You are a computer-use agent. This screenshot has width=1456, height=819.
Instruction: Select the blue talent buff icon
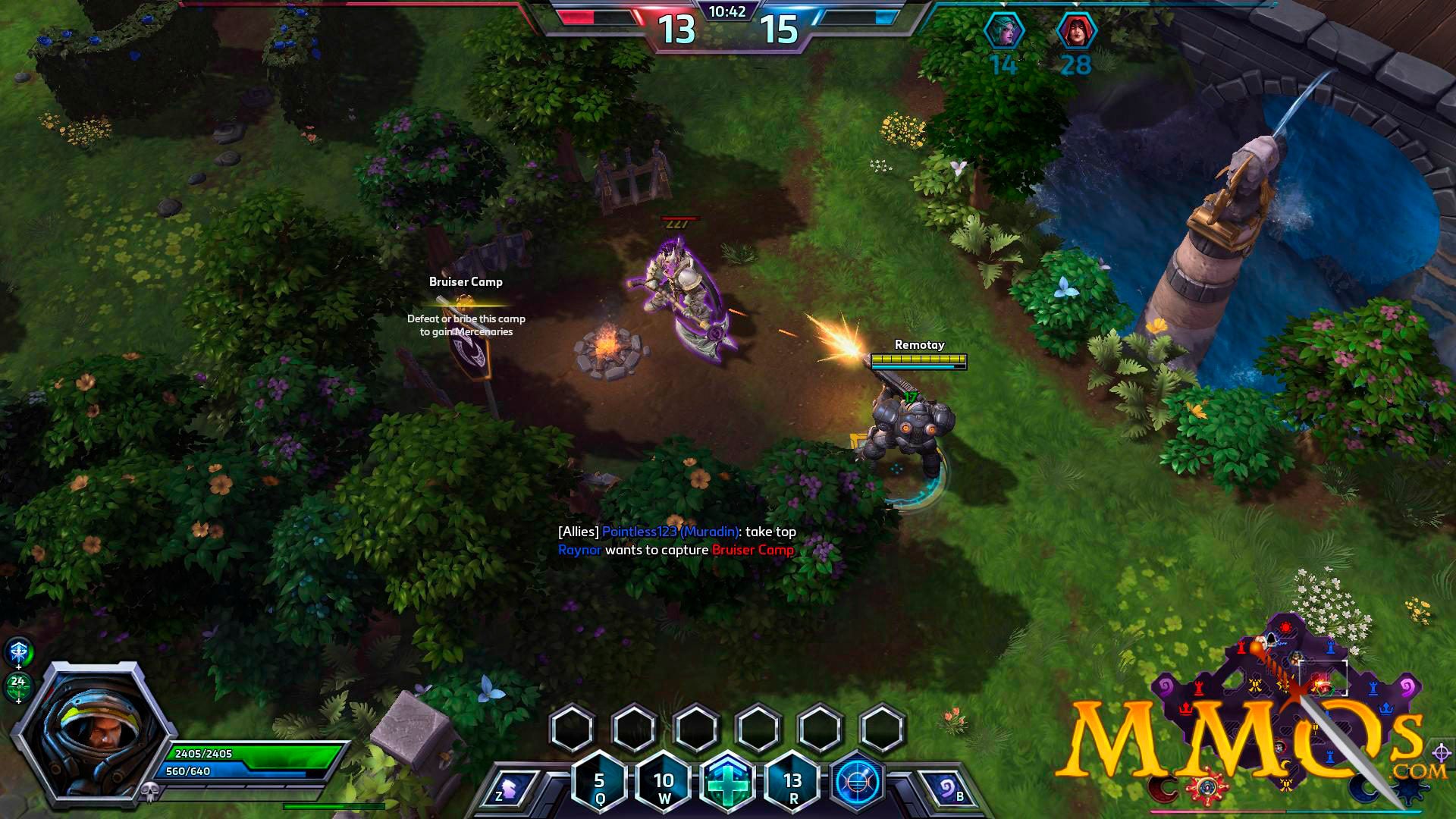(19, 652)
